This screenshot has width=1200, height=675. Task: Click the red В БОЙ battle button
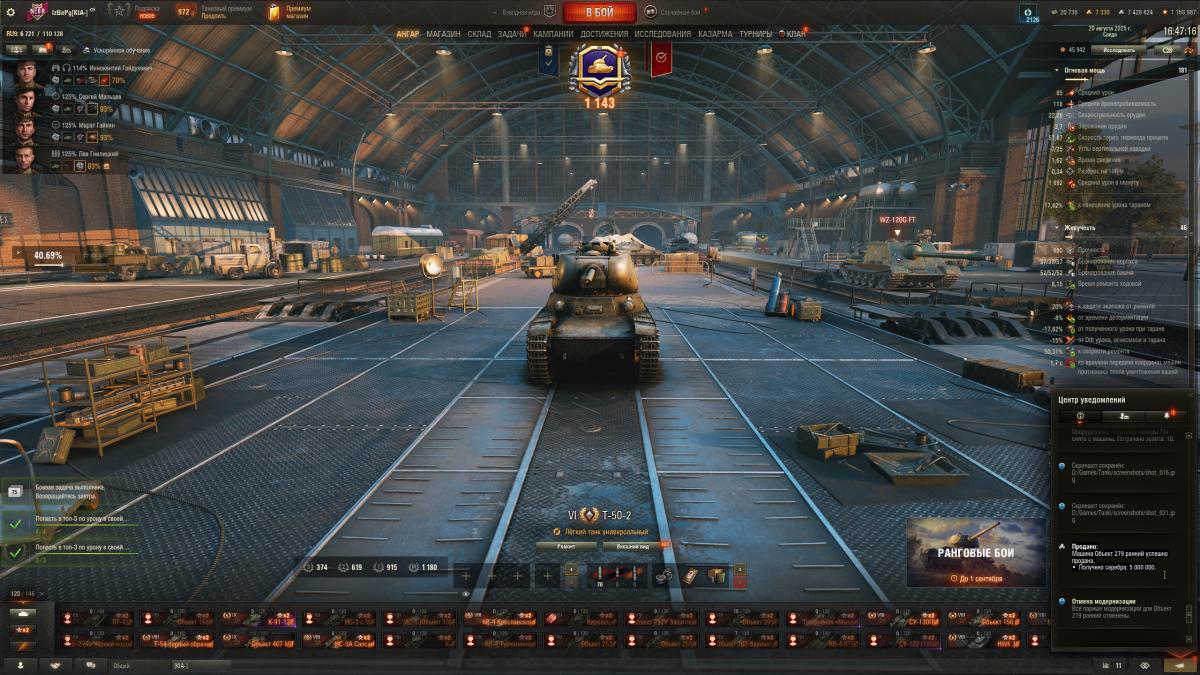pyautogui.click(x=599, y=12)
